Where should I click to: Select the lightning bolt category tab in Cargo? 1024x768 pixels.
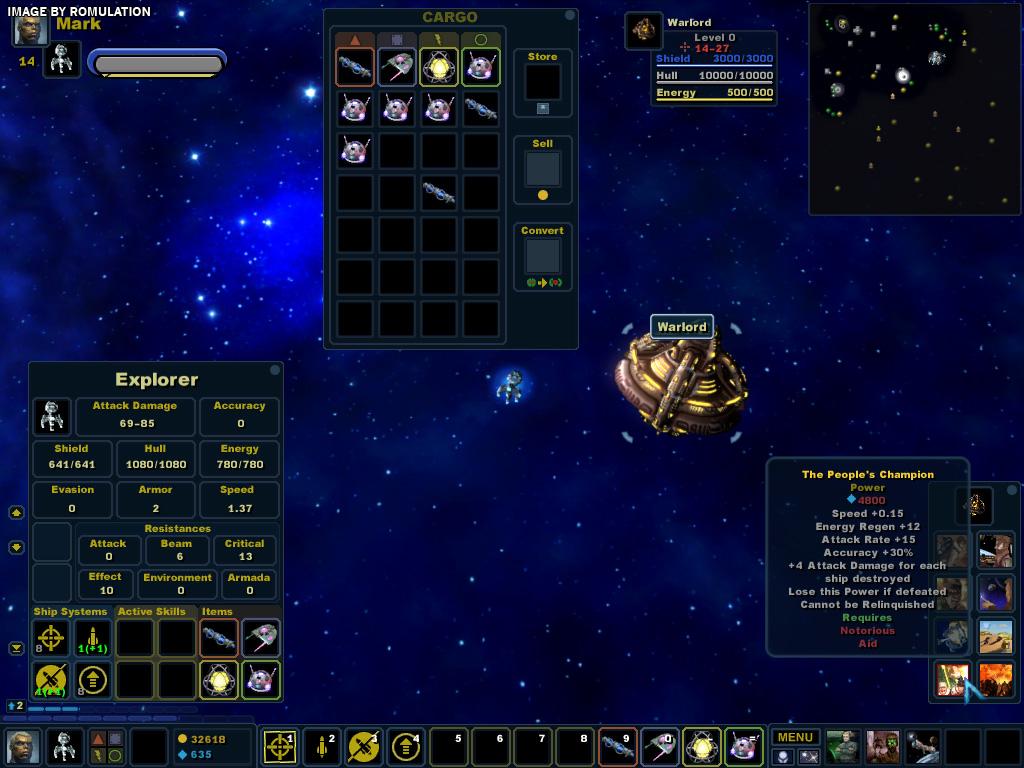pos(438,40)
